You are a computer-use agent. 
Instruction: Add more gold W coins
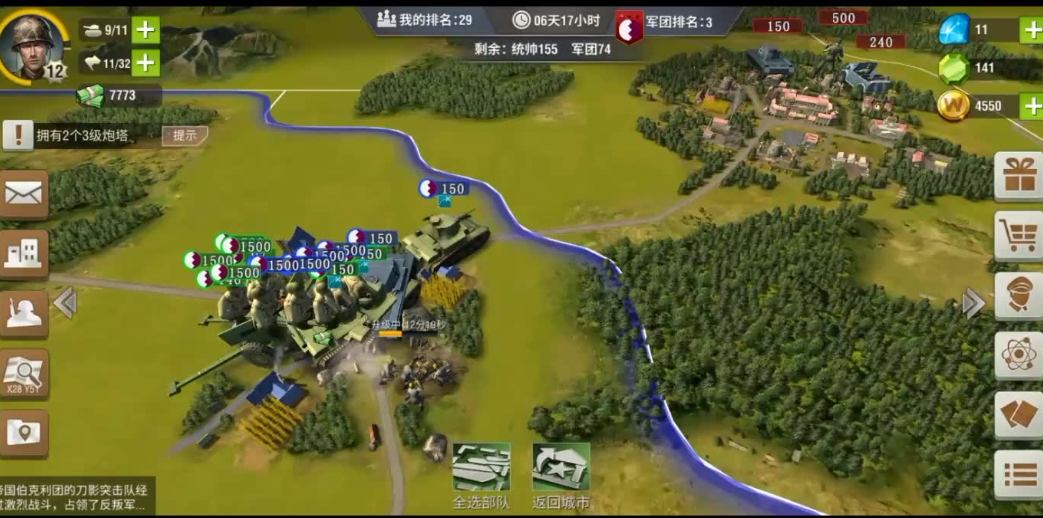1030,106
